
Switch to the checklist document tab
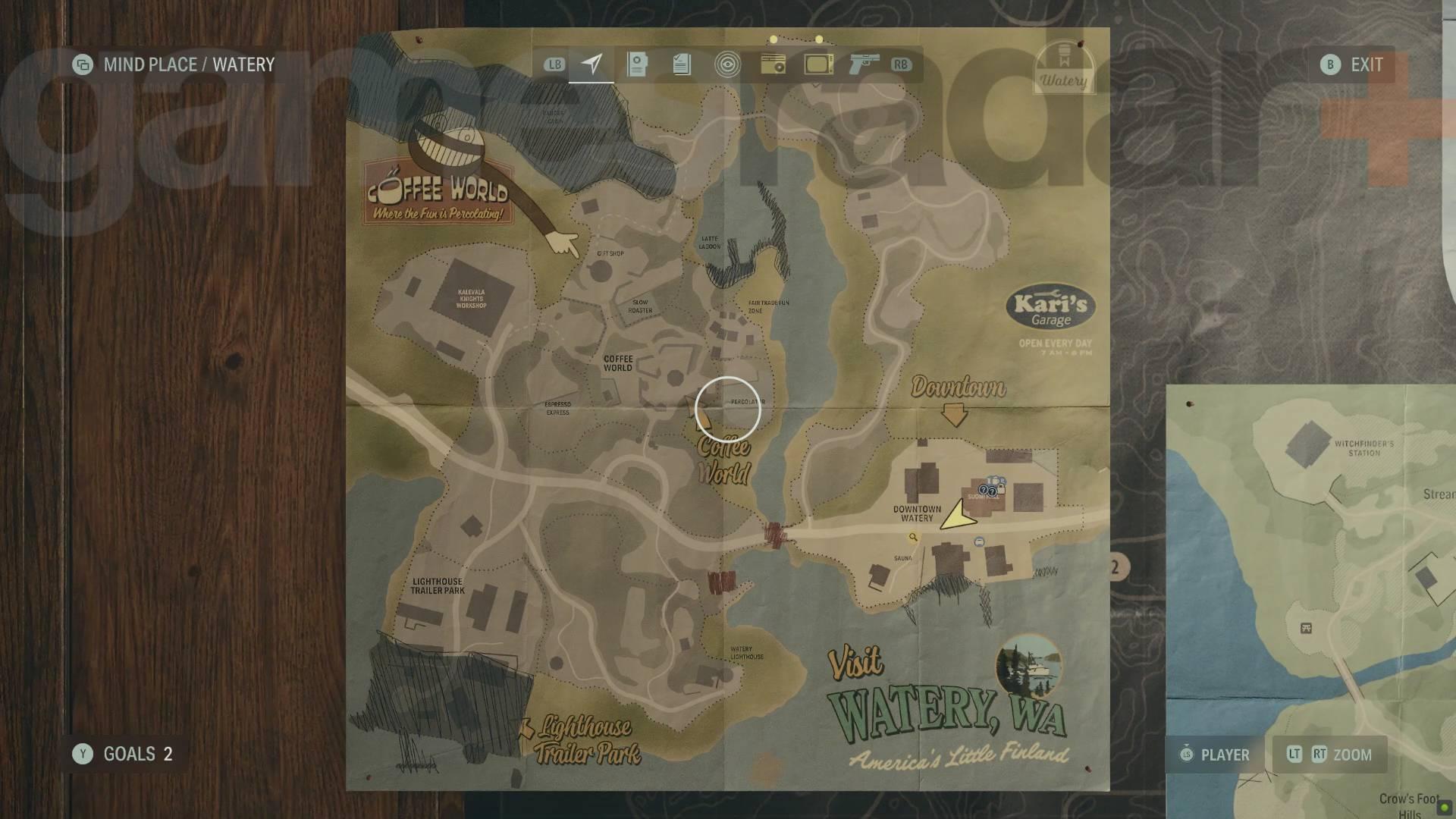click(682, 64)
